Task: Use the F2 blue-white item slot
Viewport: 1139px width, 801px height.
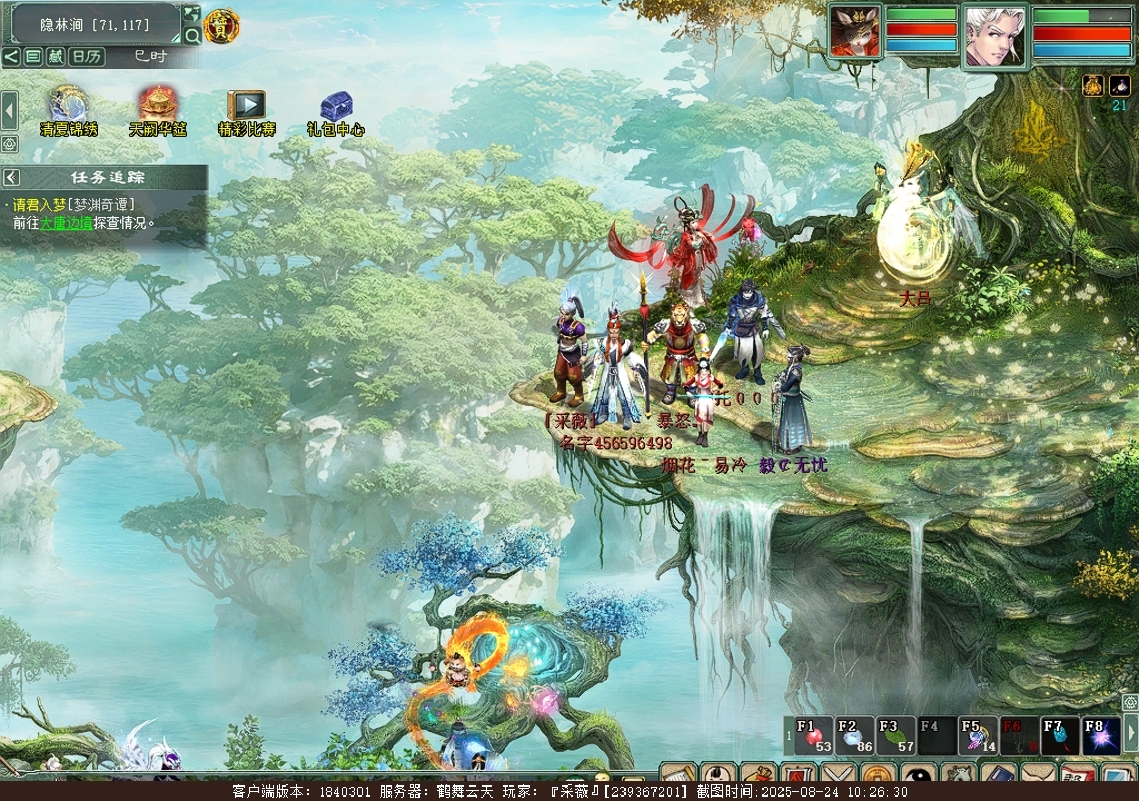Action: (854, 736)
